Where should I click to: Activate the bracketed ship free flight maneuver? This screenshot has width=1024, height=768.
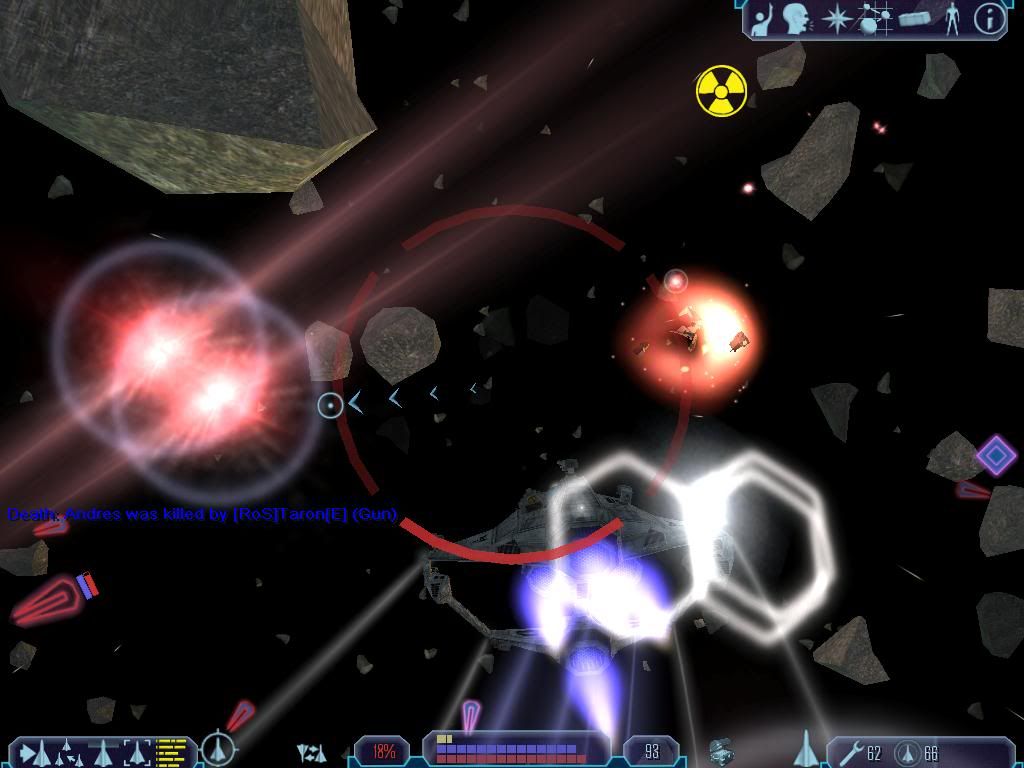[136, 750]
